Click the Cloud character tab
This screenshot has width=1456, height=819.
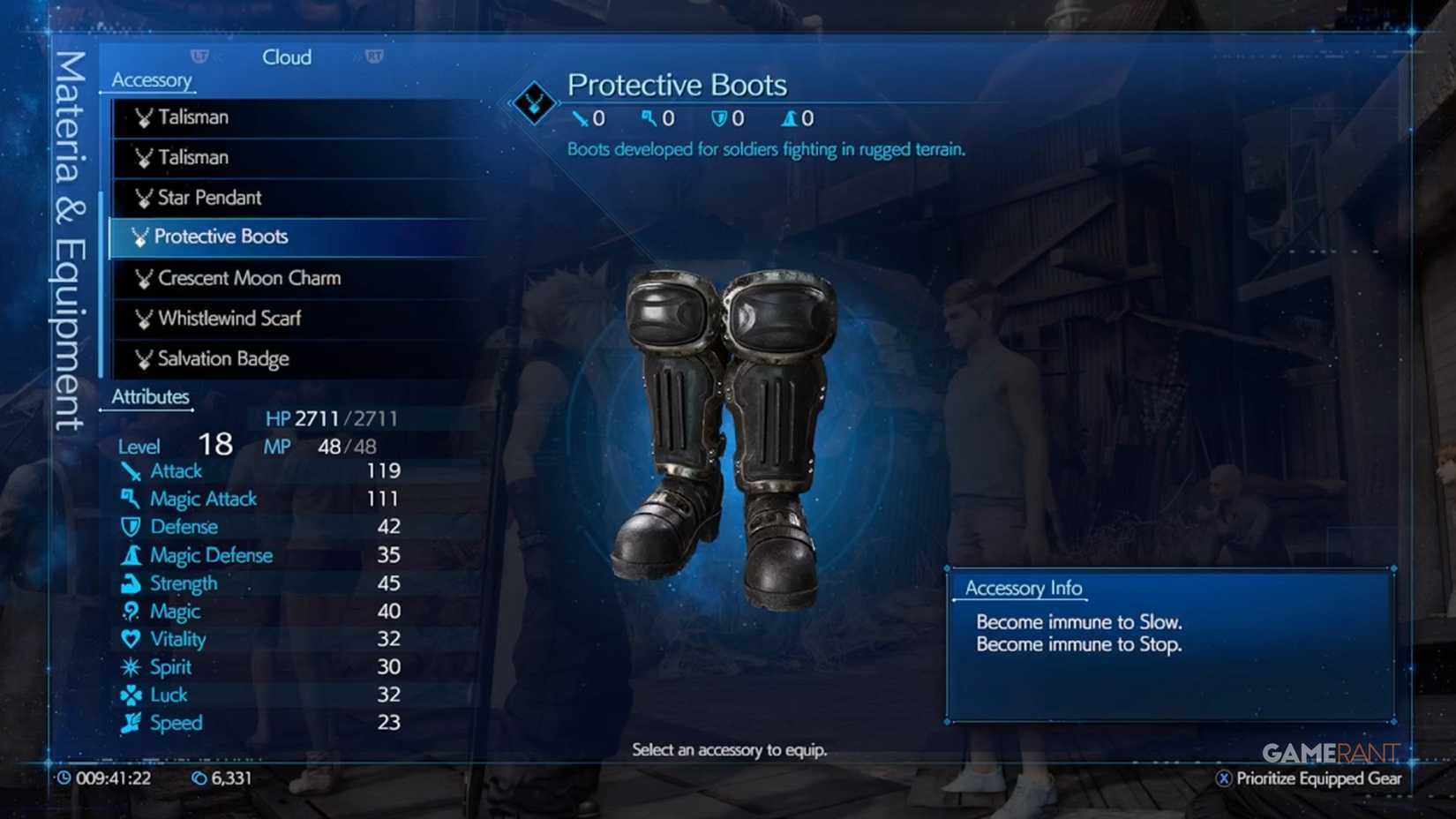pyautogui.click(x=287, y=56)
